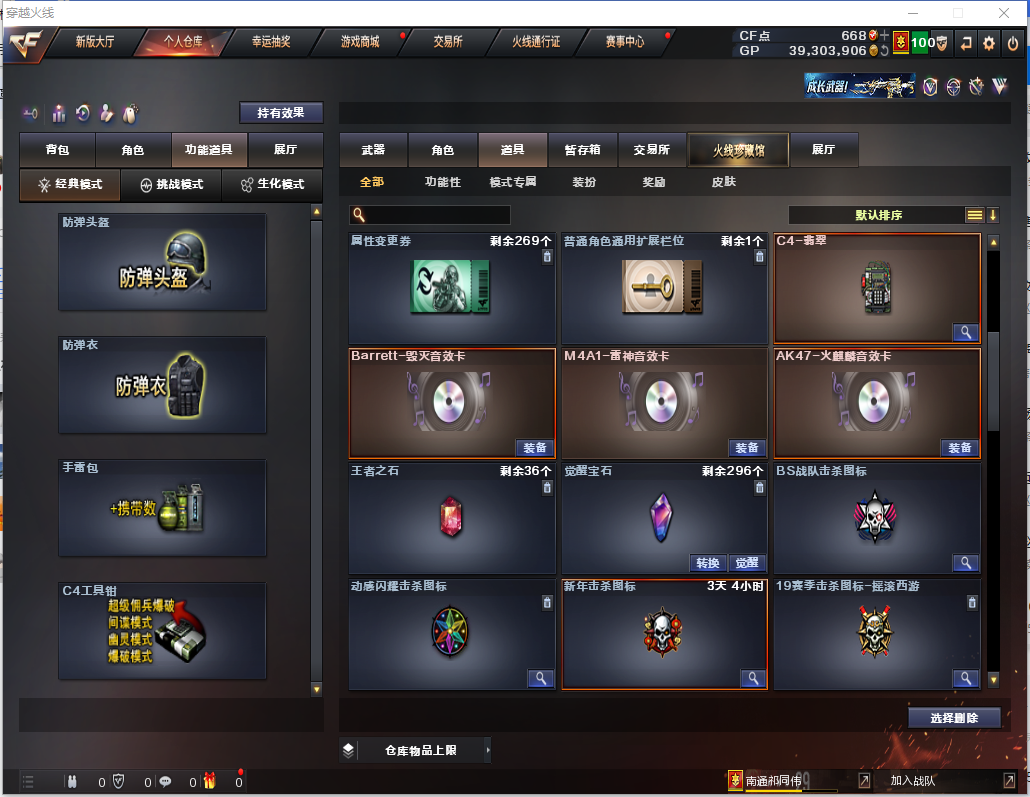Switch to the 背包 backpack tab
The height and width of the screenshot is (797, 1030).
[x=58, y=150]
